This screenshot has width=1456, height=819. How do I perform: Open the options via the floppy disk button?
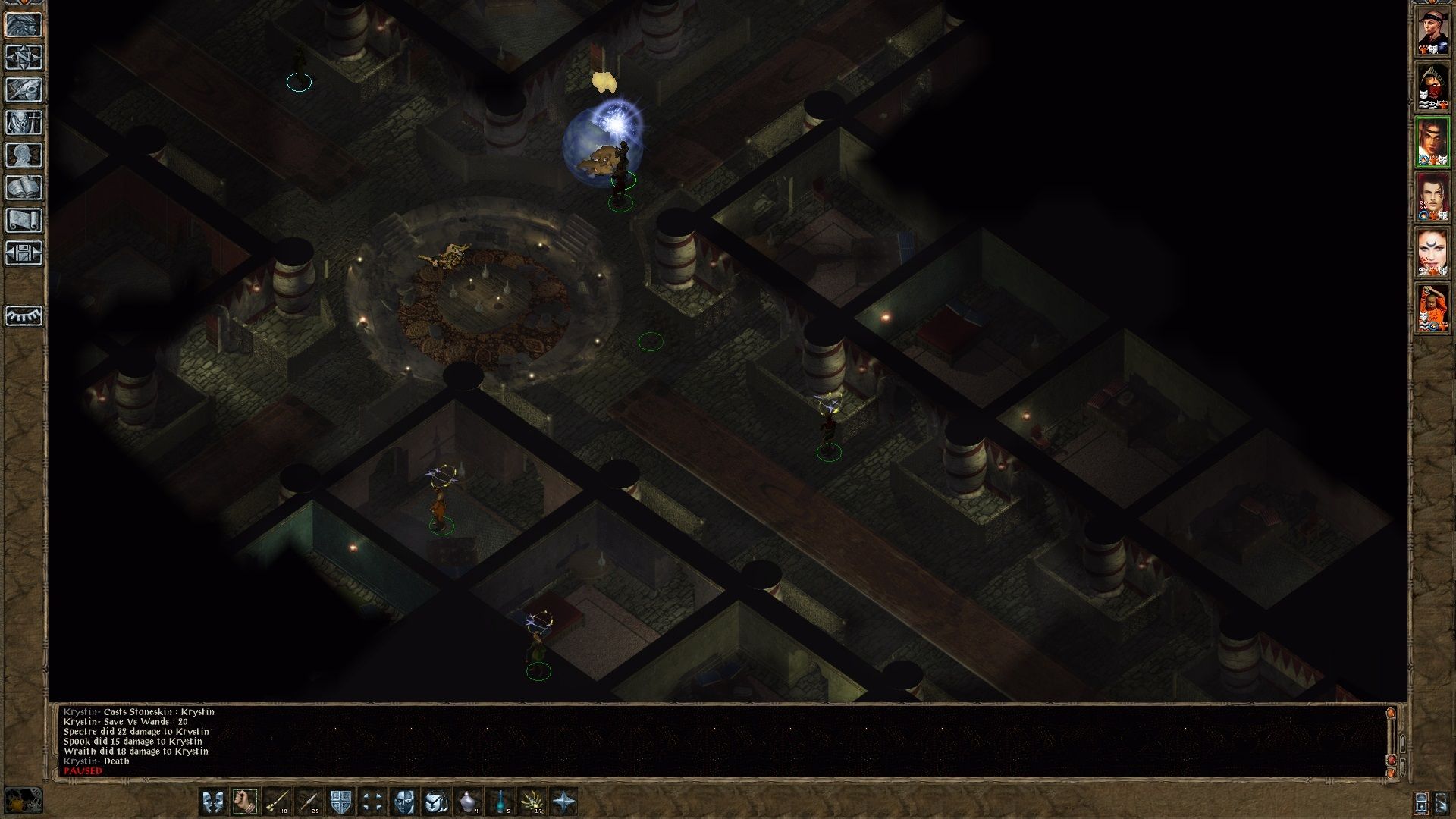(x=24, y=253)
